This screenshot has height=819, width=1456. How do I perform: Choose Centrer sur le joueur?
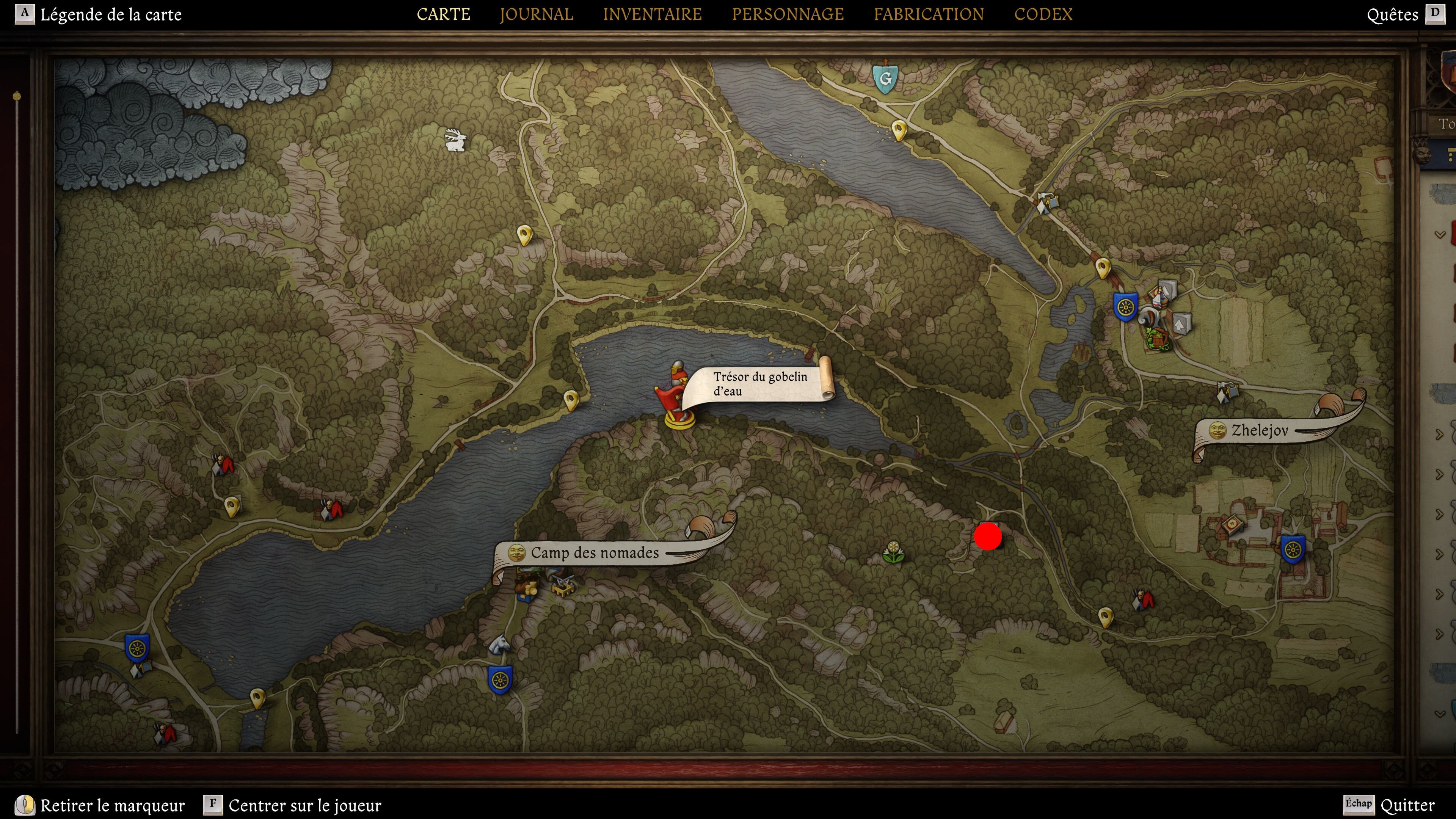point(304,805)
